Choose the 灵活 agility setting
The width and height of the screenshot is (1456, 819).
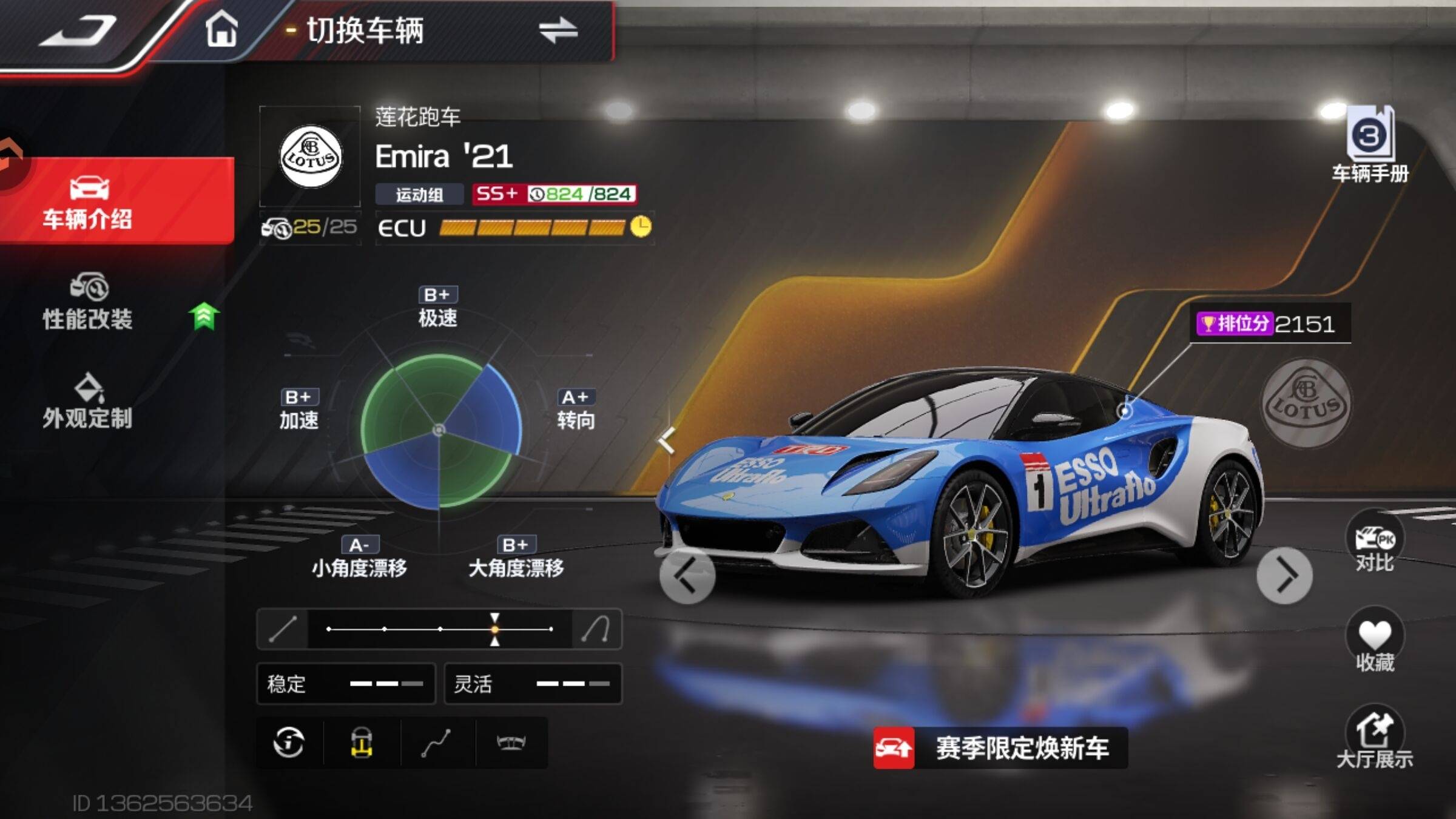533,684
